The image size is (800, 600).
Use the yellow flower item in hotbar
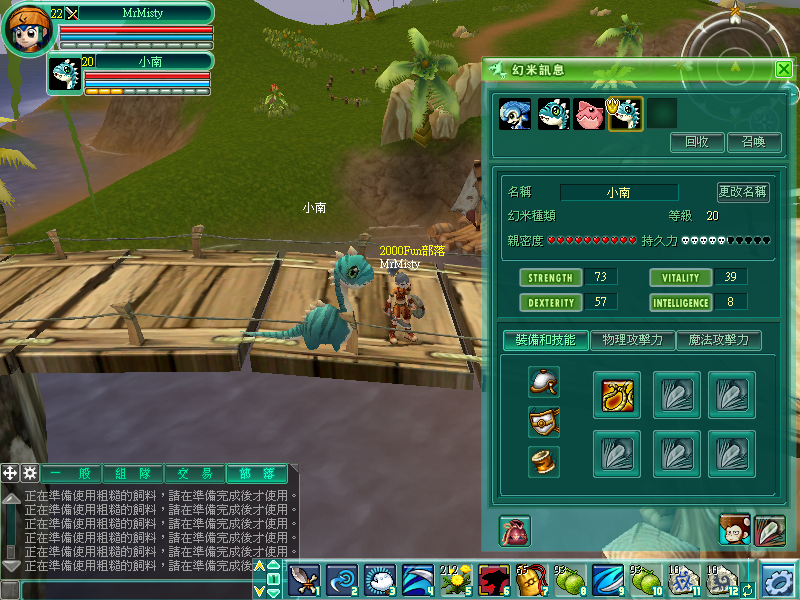click(456, 578)
